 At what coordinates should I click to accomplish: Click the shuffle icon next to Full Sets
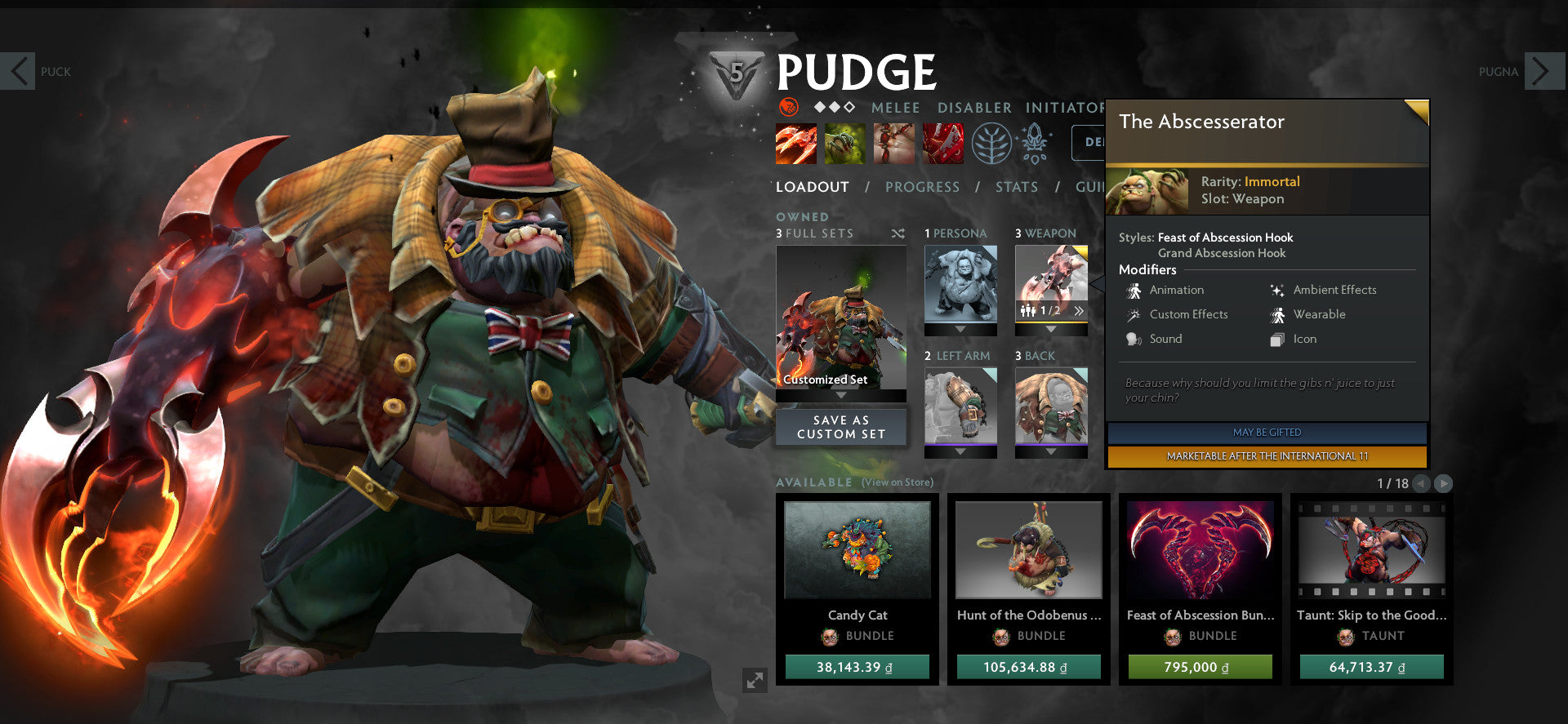[898, 233]
